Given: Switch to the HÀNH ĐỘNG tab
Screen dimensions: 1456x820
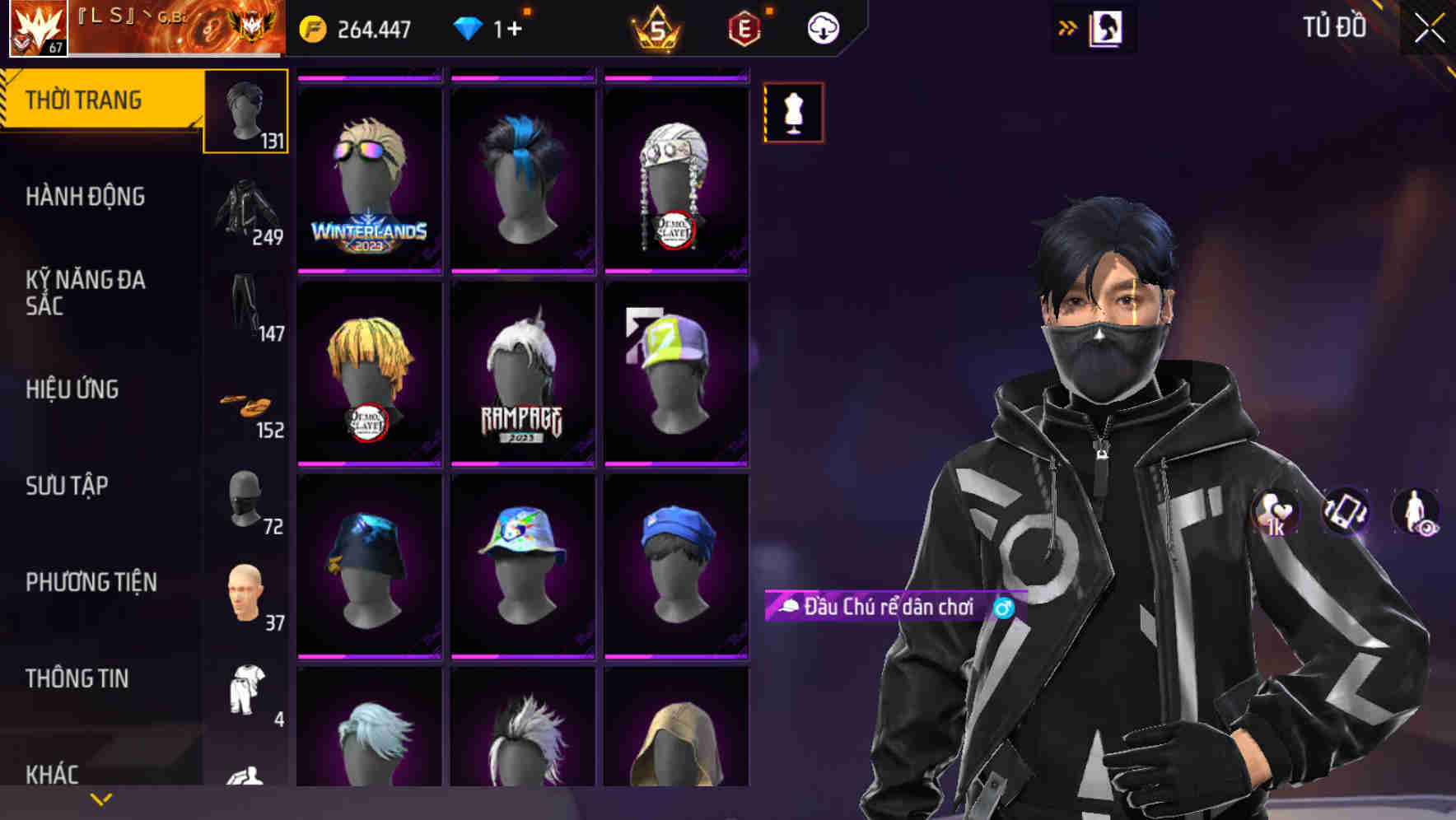Looking at the screenshot, I should [86, 197].
